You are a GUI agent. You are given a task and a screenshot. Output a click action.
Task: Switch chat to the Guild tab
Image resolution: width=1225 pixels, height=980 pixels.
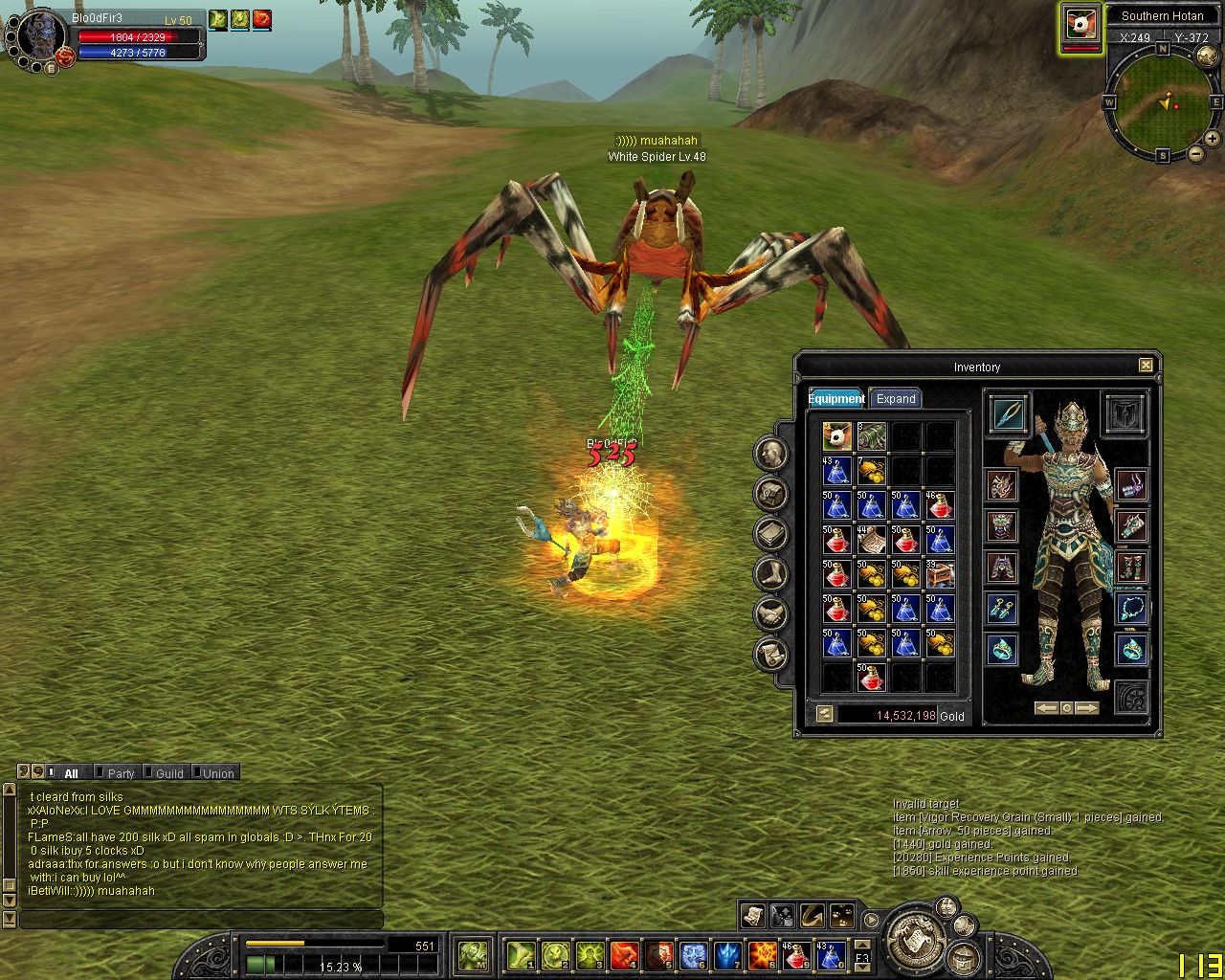(x=169, y=773)
